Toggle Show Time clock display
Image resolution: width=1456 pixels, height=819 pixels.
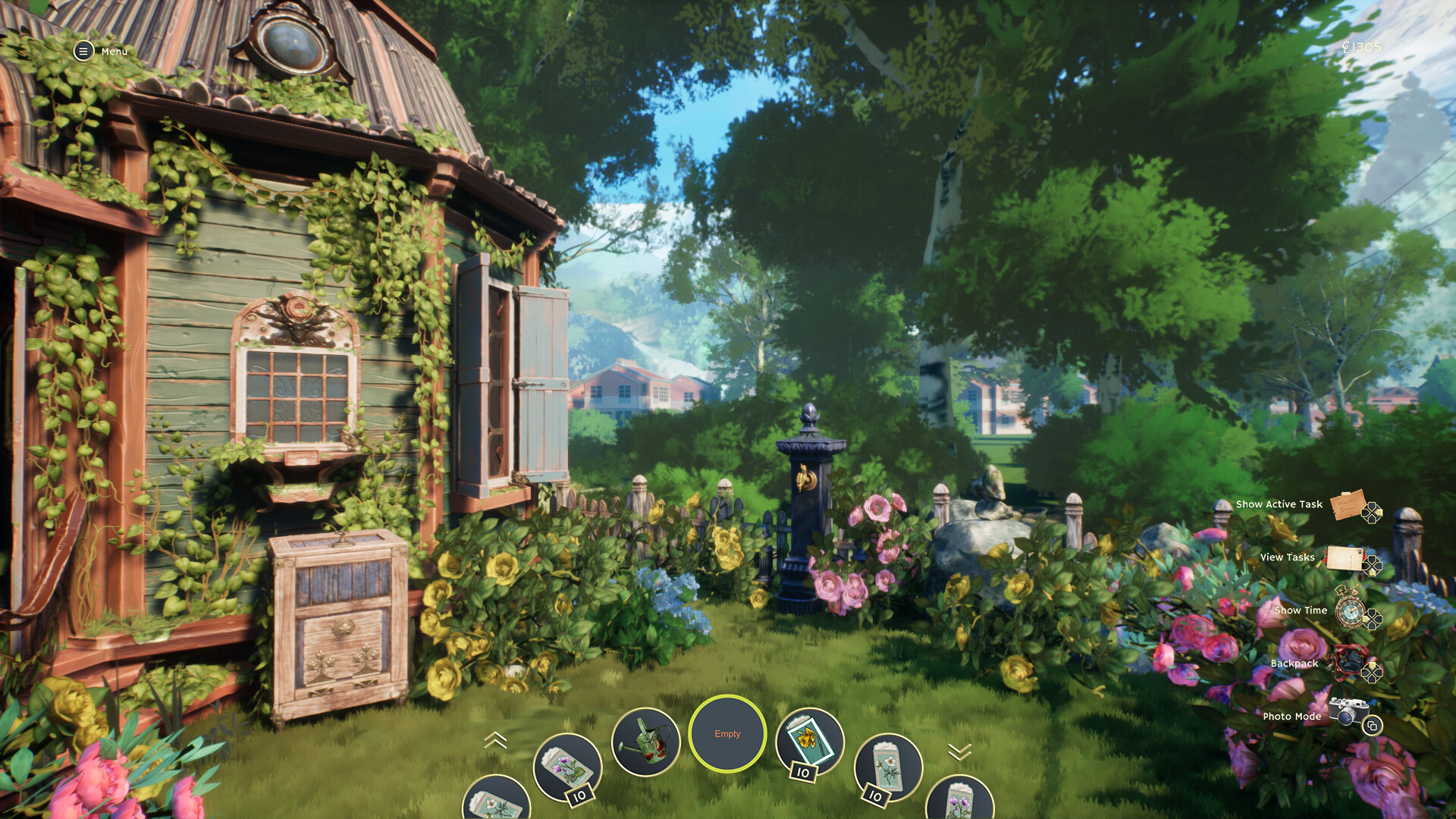point(1300,610)
